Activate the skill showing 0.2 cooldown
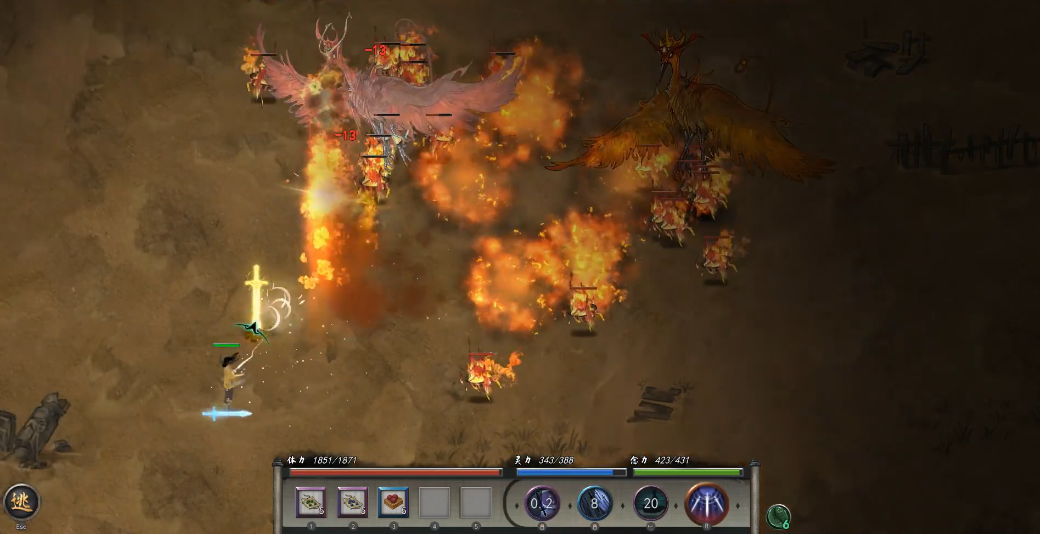Image resolution: width=1040 pixels, height=534 pixels. pyautogui.click(x=543, y=502)
